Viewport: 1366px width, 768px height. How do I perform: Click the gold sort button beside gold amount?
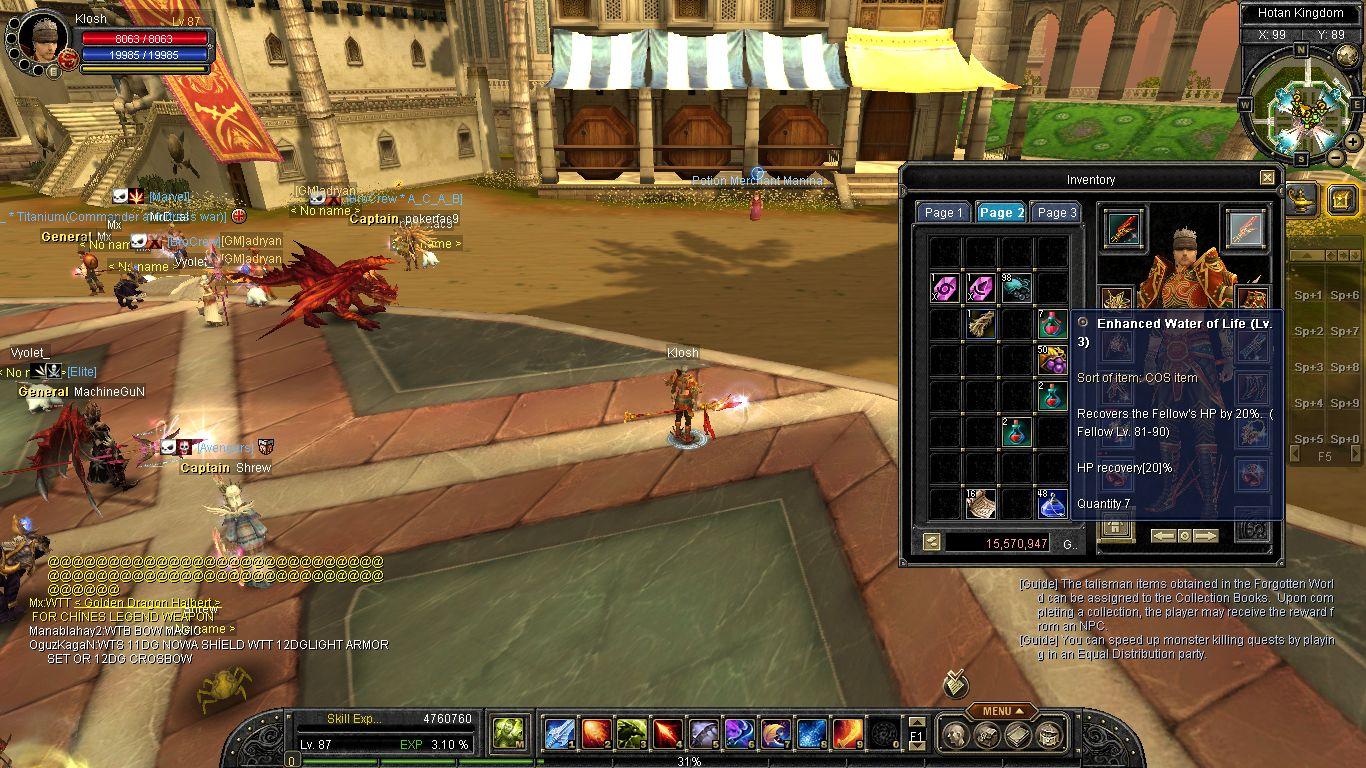[931, 543]
